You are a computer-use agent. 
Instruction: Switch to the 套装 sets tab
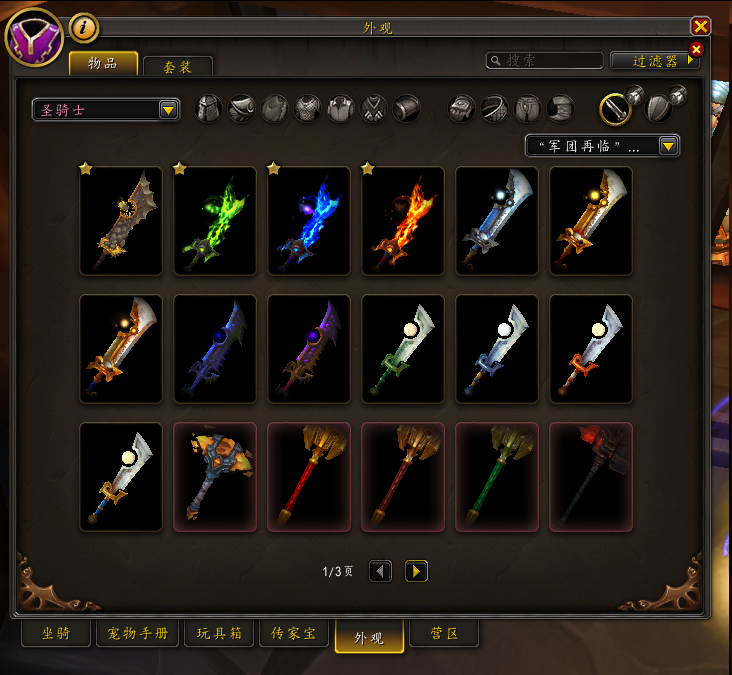(x=178, y=66)
